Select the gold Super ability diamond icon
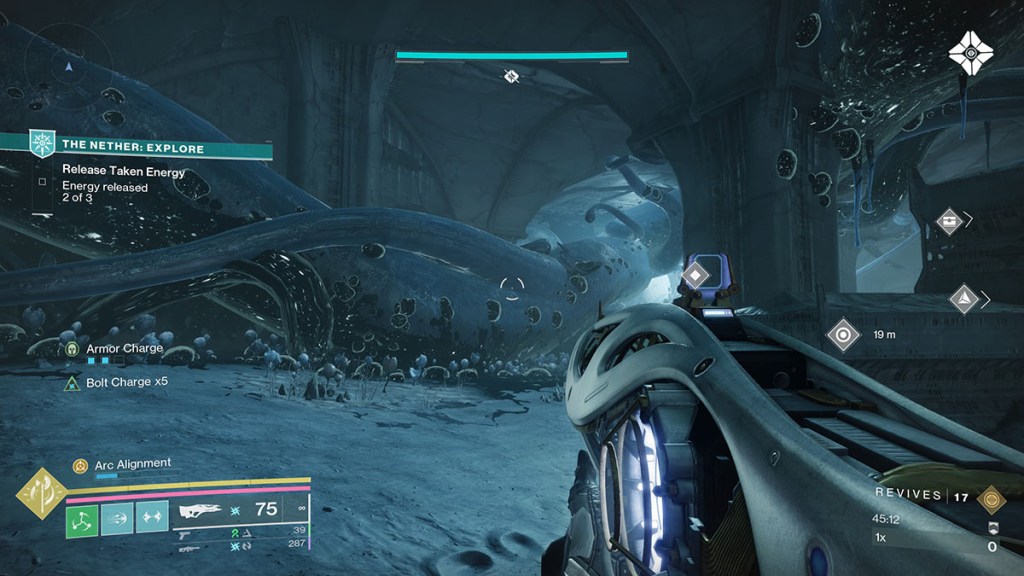 [42, 492]
